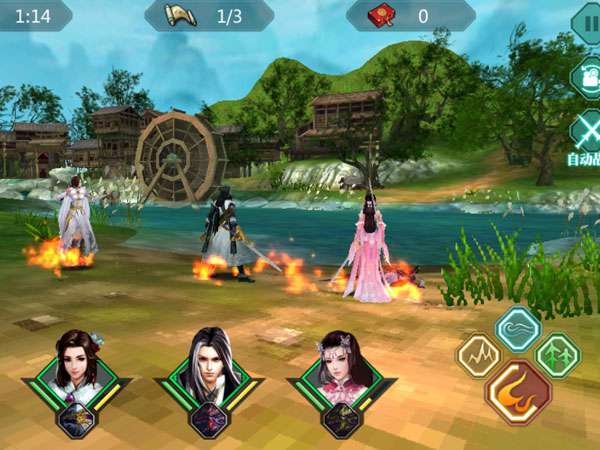Use the skill under the white-robed heroine
This screenshot has width=600, height=450.
(x=75, y=420)
